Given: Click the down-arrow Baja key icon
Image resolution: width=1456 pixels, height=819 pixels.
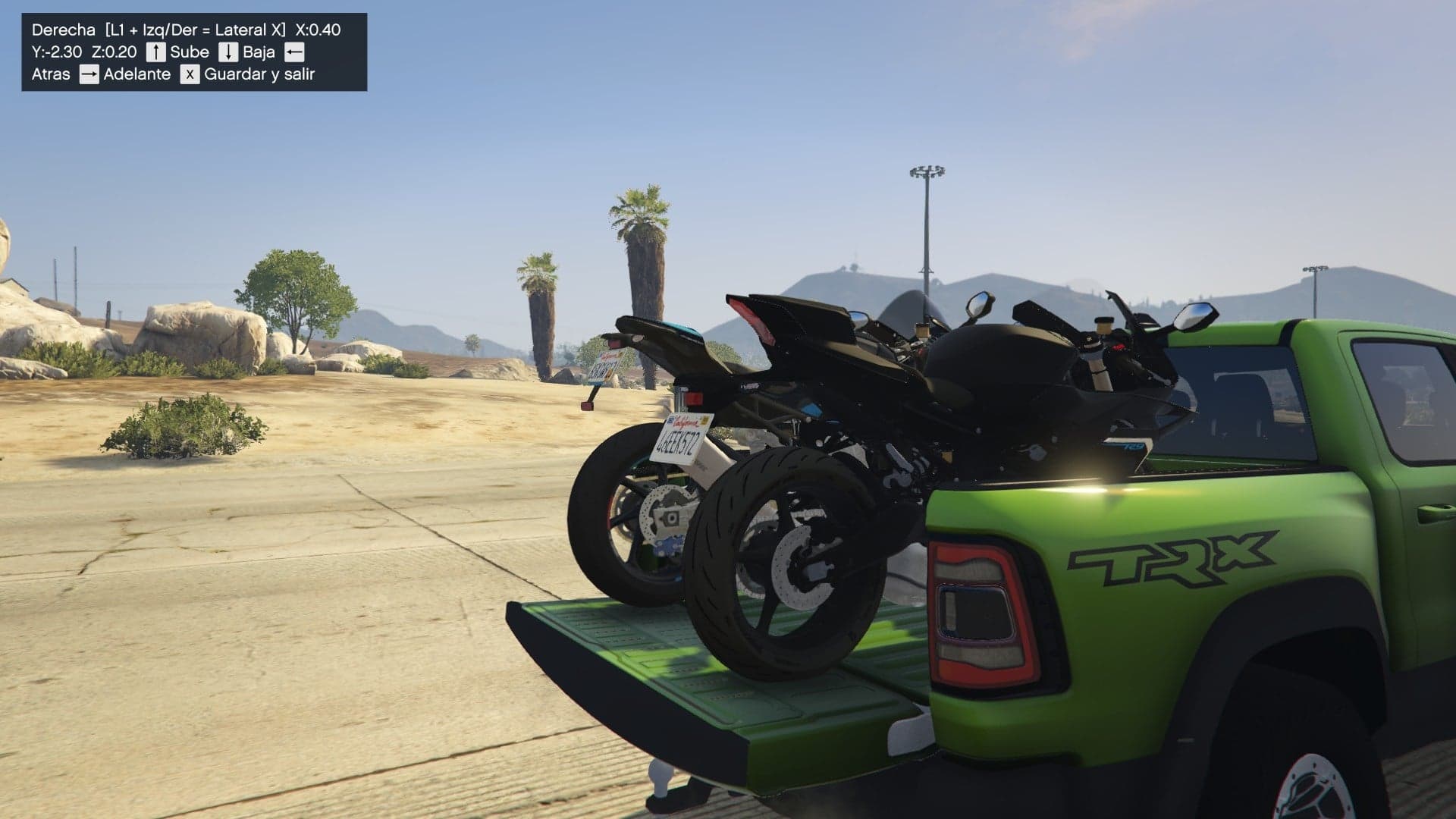Looking at the screenshot, I should tap(227, 52).
